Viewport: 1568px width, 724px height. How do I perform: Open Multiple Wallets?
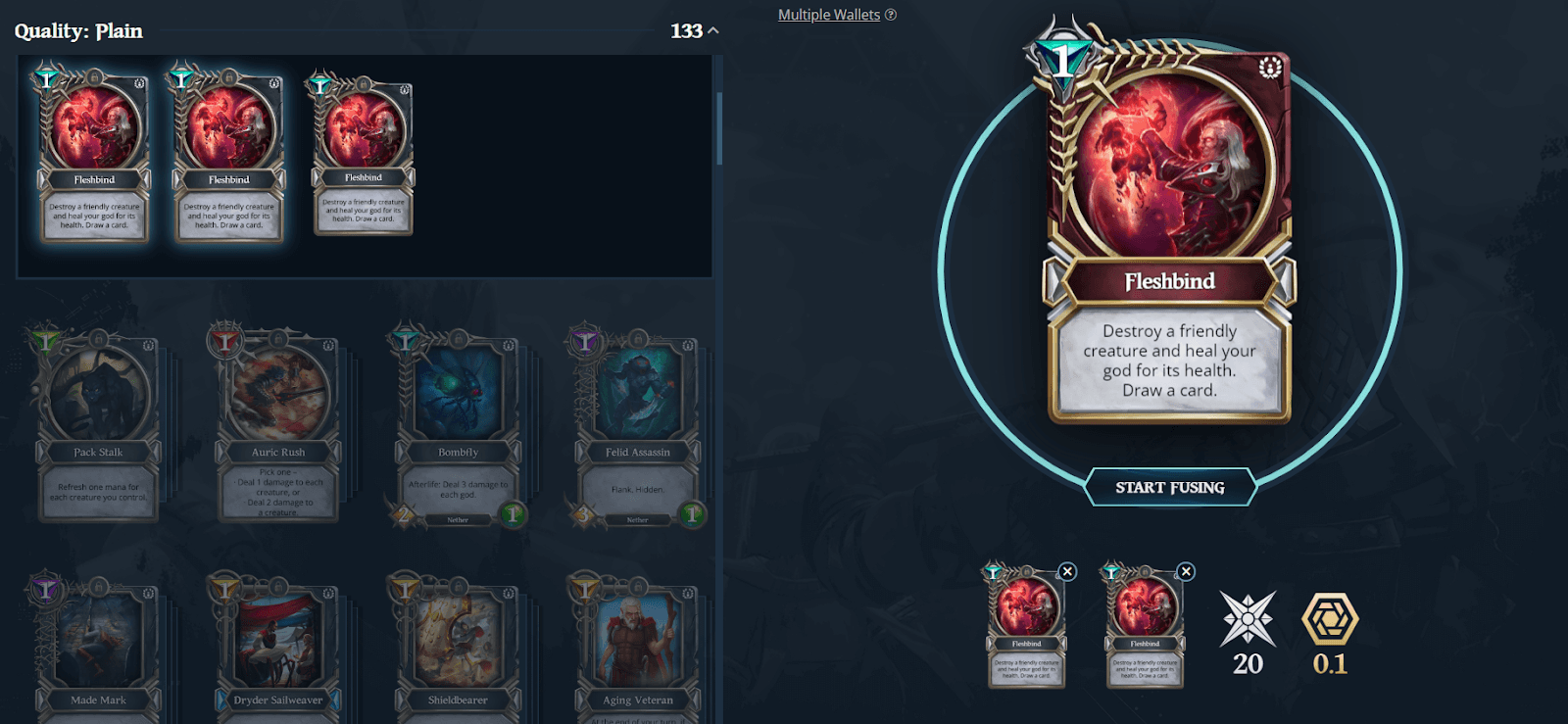click(x=828, y=14)
